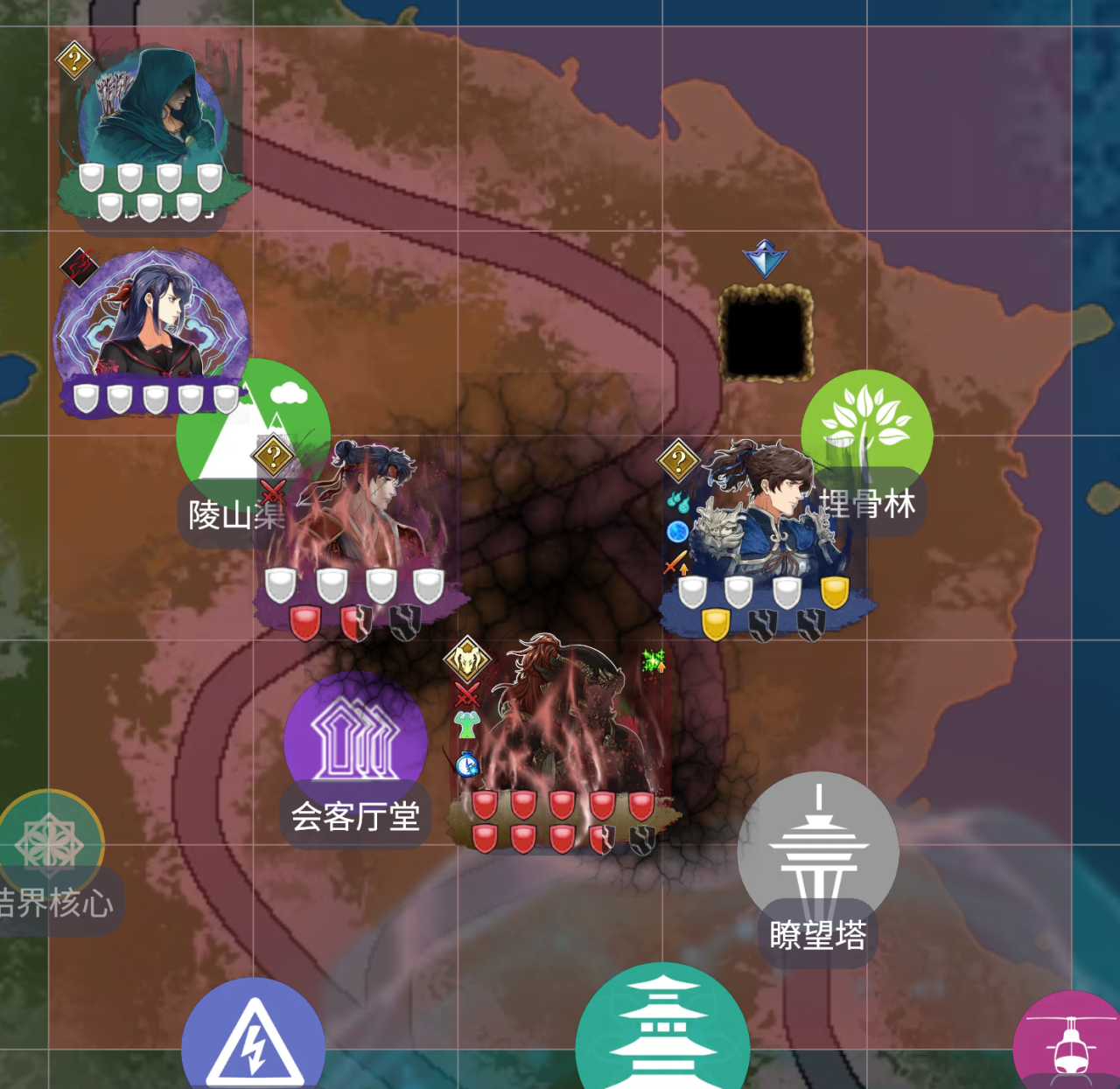Select the black void tile with blue crystal
Screen dimensions: 1120x1089
(766, 332)
